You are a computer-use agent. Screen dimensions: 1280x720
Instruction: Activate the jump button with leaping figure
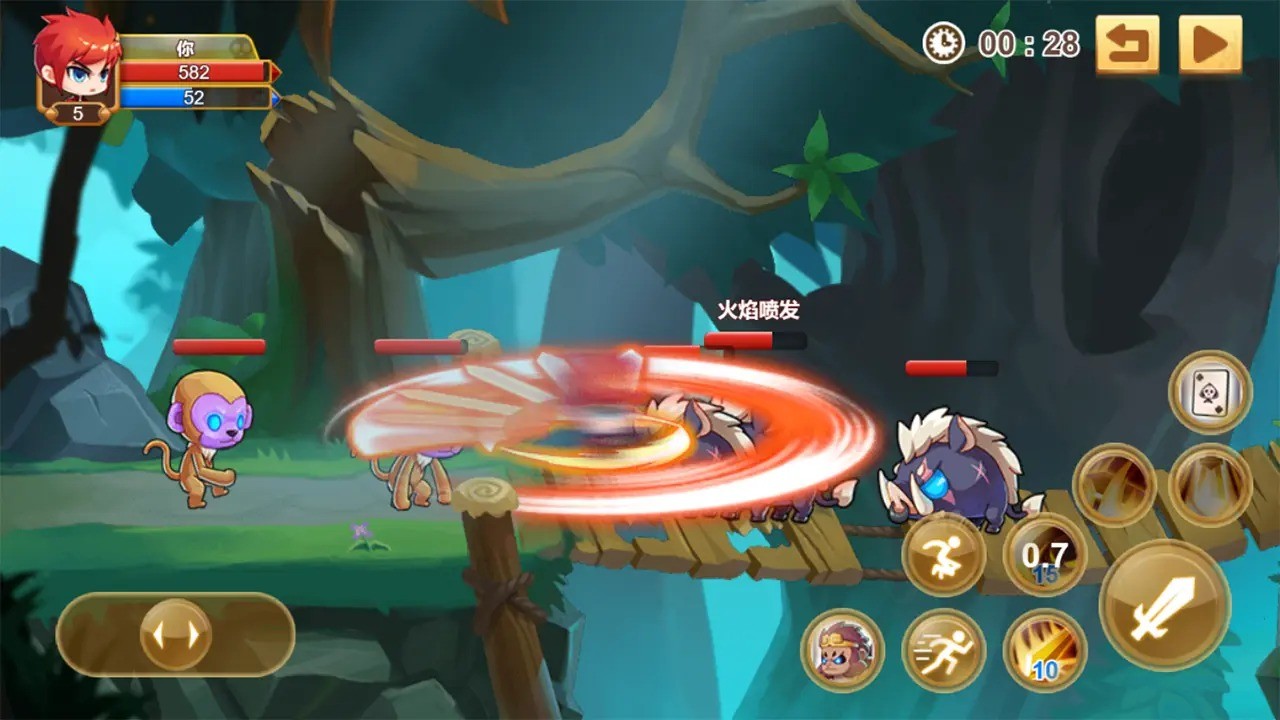[x=943, y=555]
